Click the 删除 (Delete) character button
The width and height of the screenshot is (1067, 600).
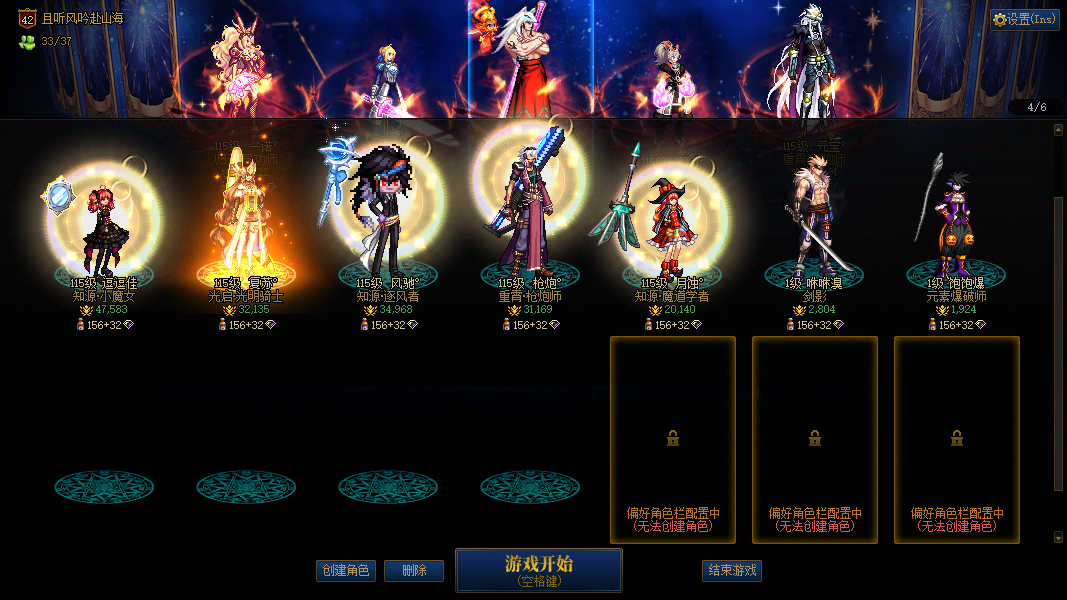click(x=414, y=571)
